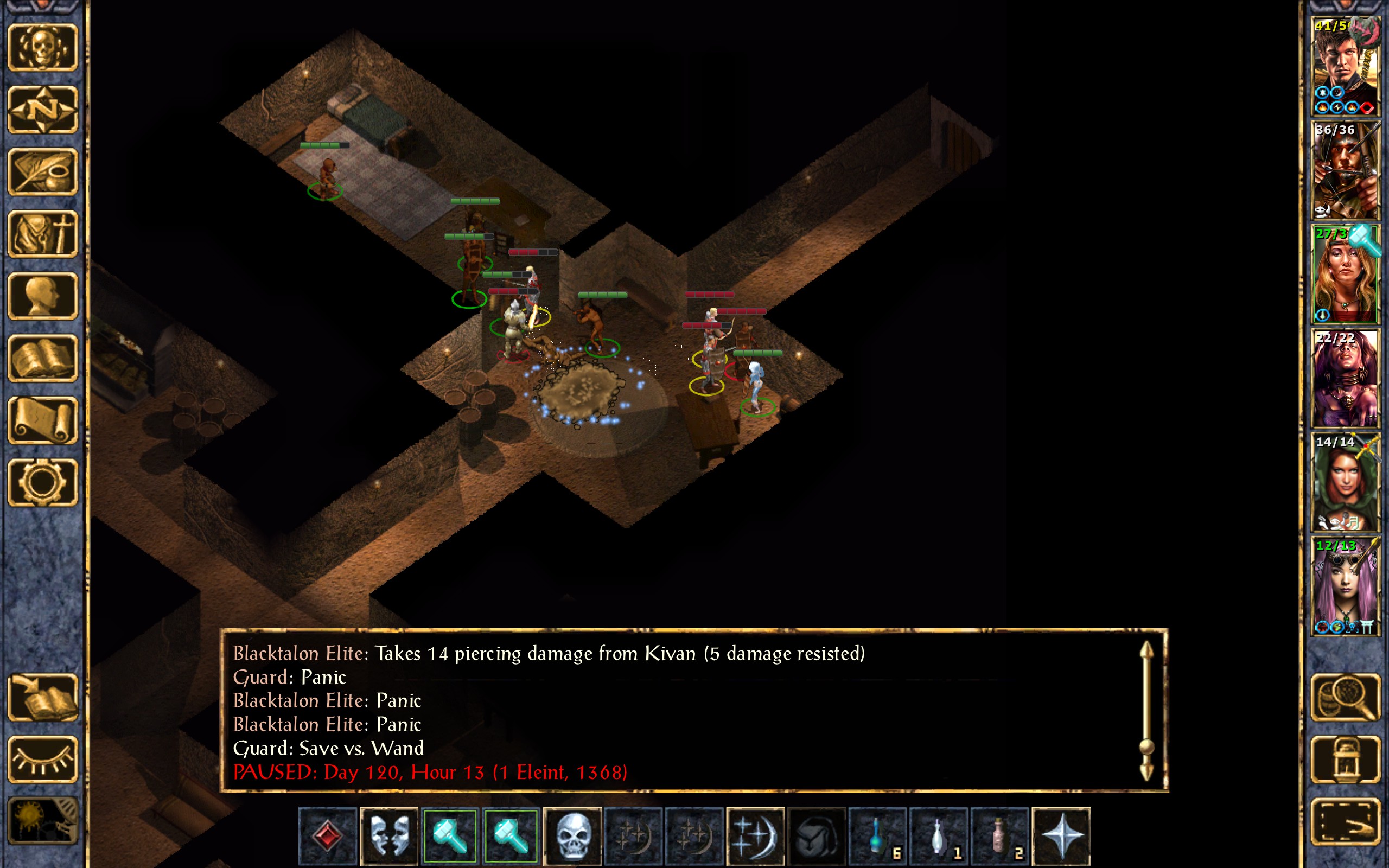Image resolution: width=1389 pixels, height=868 pixels.
Task: Use the blue potion with six charges
Action: (877, 835)
